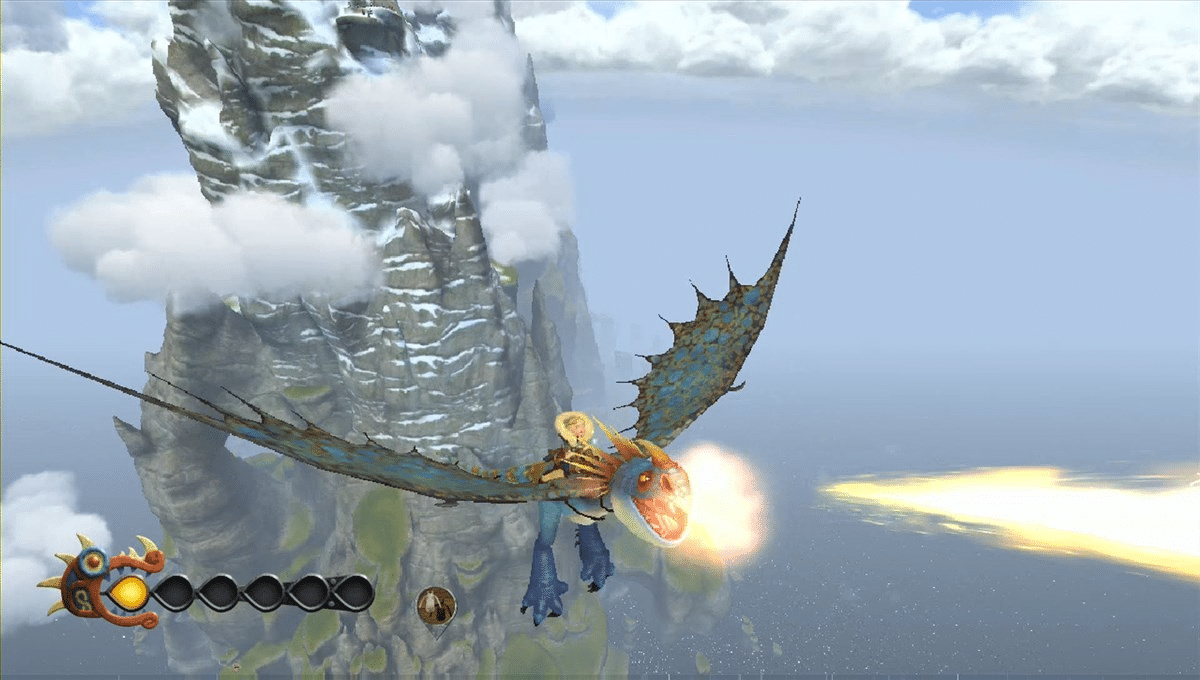
Task: Click the glowing yellow fire charge
Action: (x=128, y=593)
